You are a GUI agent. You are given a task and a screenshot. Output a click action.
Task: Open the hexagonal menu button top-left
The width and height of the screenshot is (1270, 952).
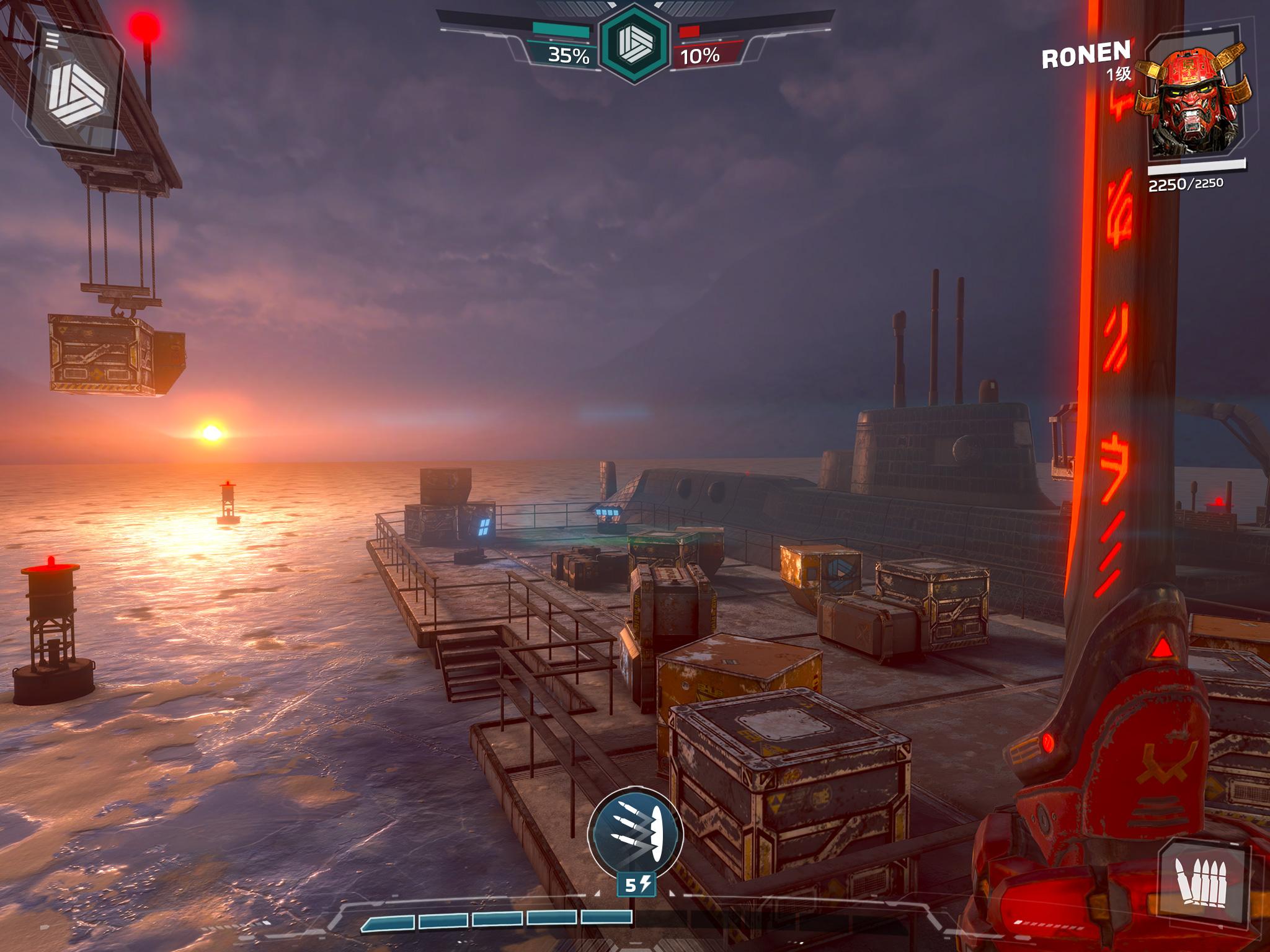[x=77, y=91]
